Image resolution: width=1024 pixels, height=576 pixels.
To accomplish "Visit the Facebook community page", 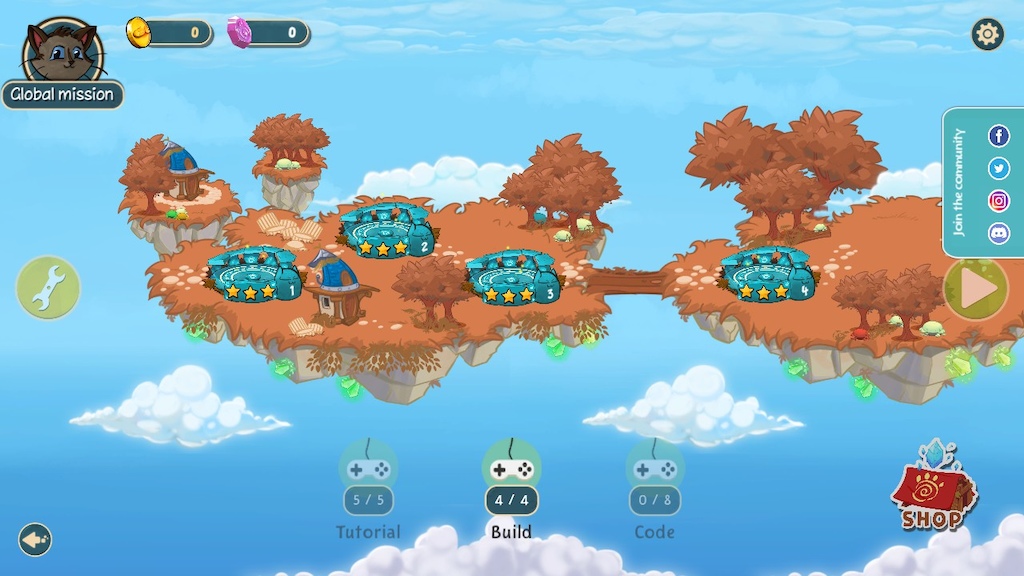I will point(998,136).
